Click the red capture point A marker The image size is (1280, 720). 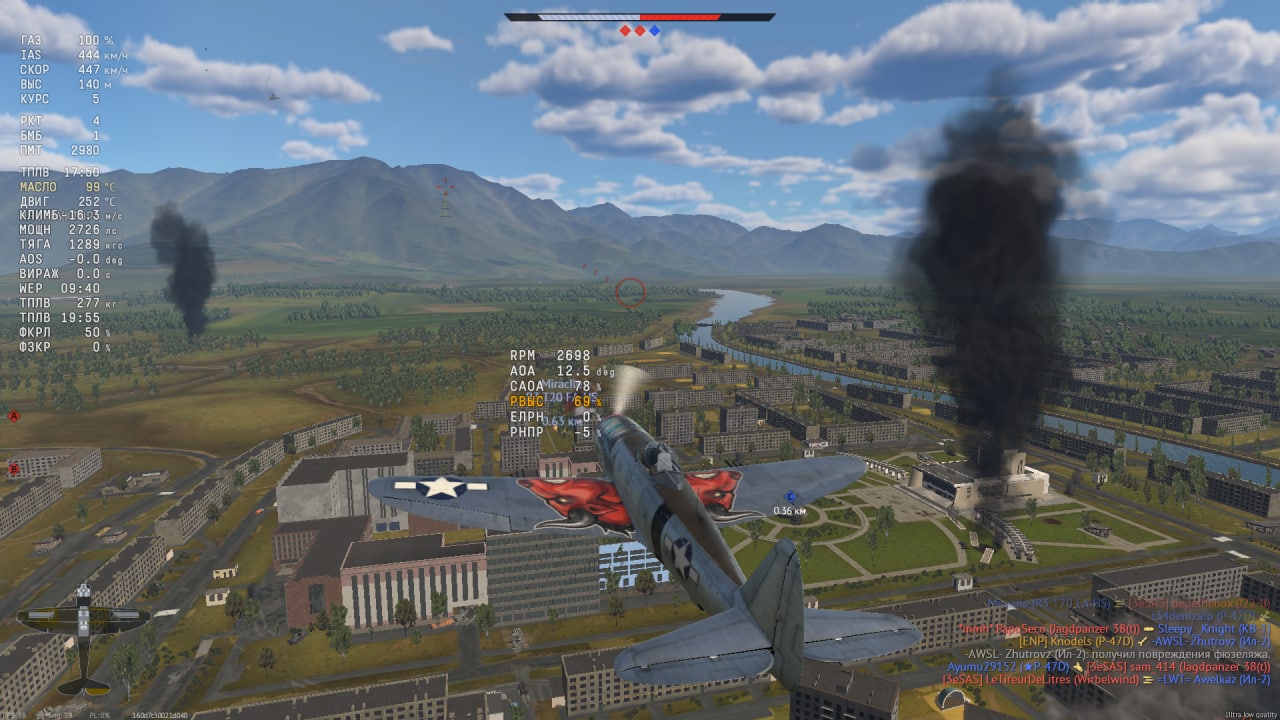click(x=14, y=415)
